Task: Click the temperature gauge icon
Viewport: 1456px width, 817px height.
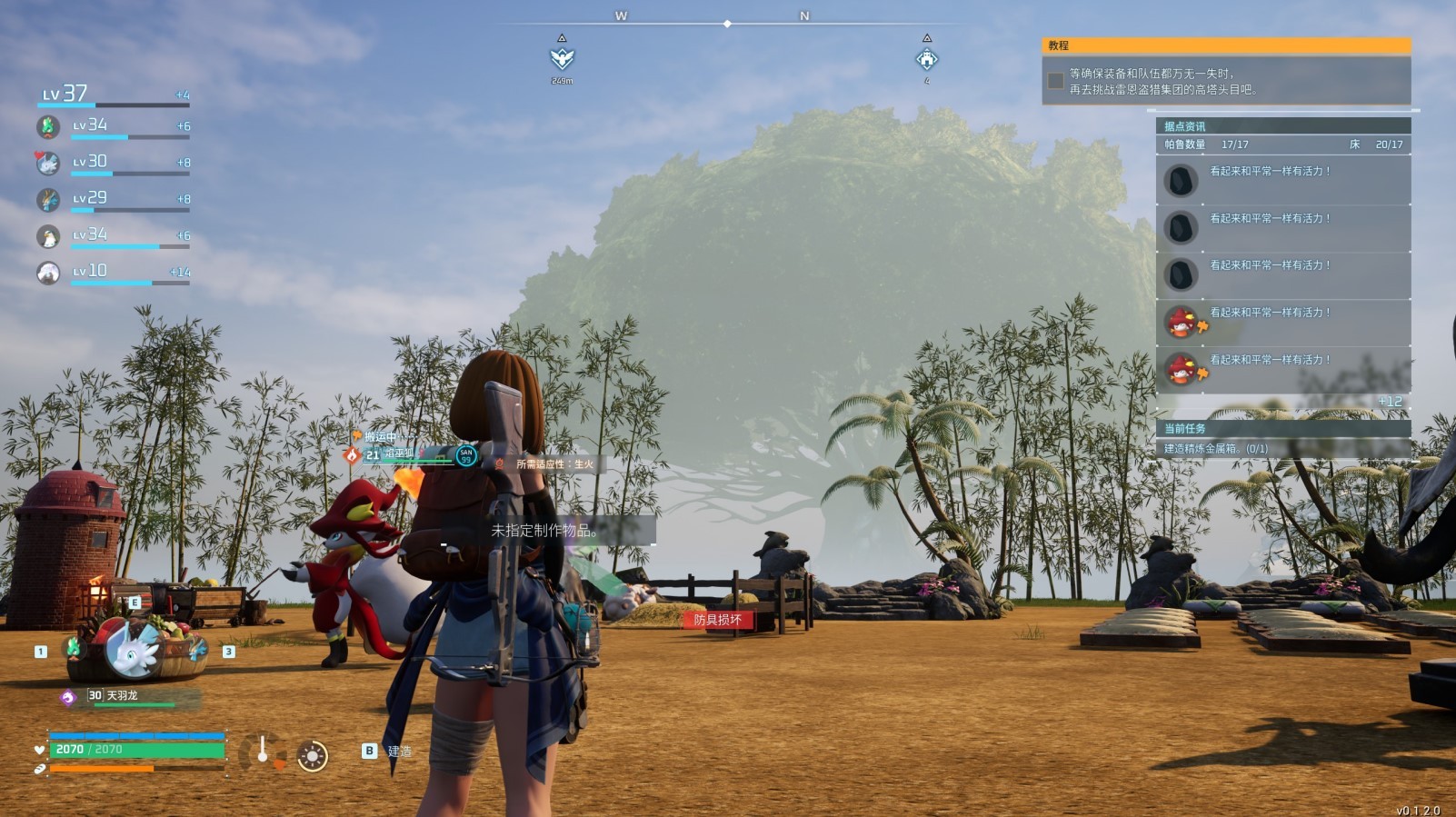Action: click(263, 752)
